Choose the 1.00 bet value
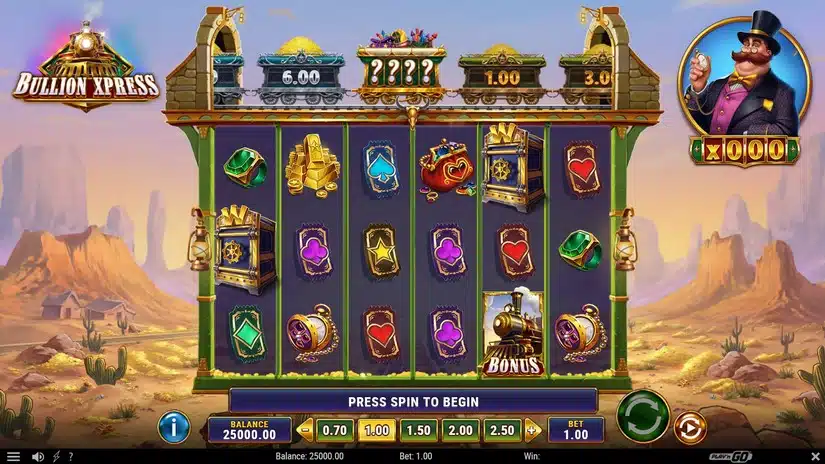The image size is (825, 464). pos(376,430)
